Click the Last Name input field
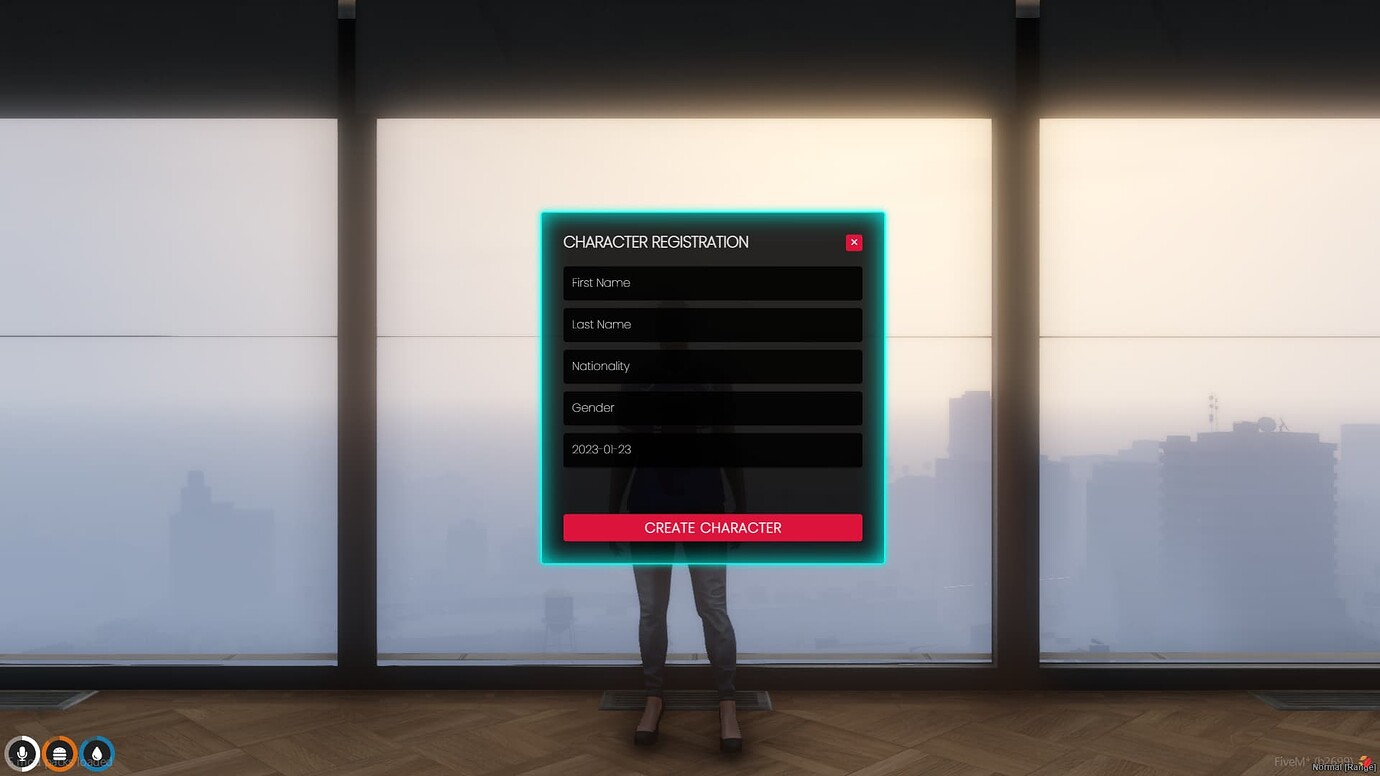 click(x=712, y=324)
